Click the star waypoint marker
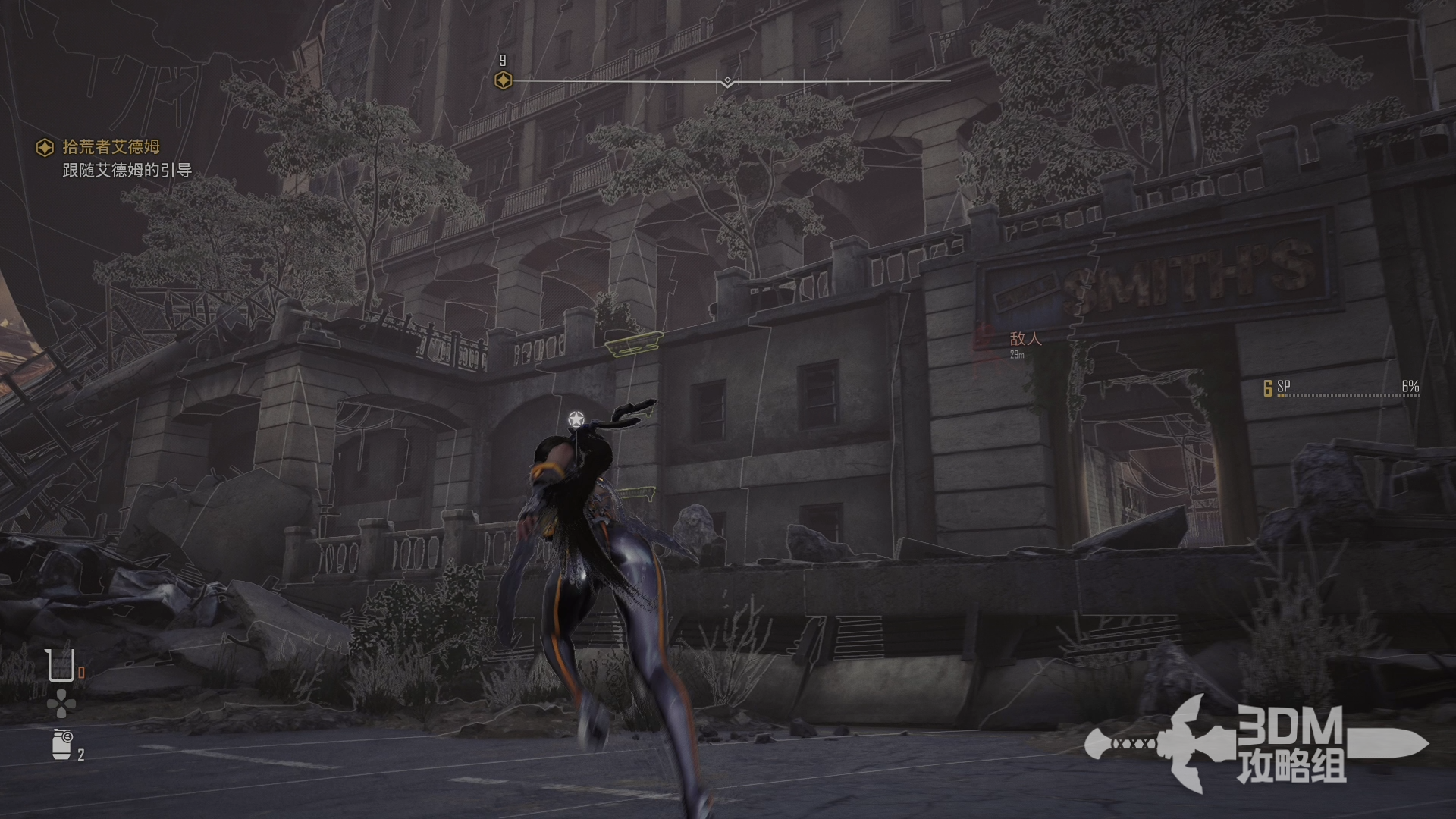The image size is (1456, 819). pyautogui.click(x=576, y=419)
